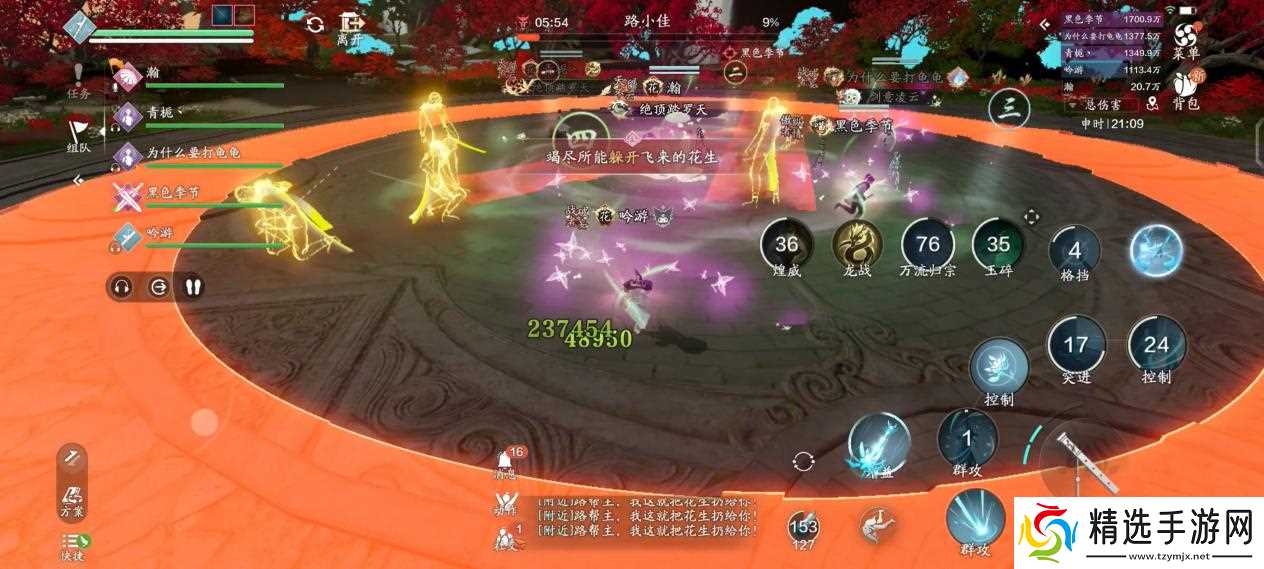Tap the 离开 (Leave) button
Viewport: 1264px width, 569px height.
click(349, 27)
